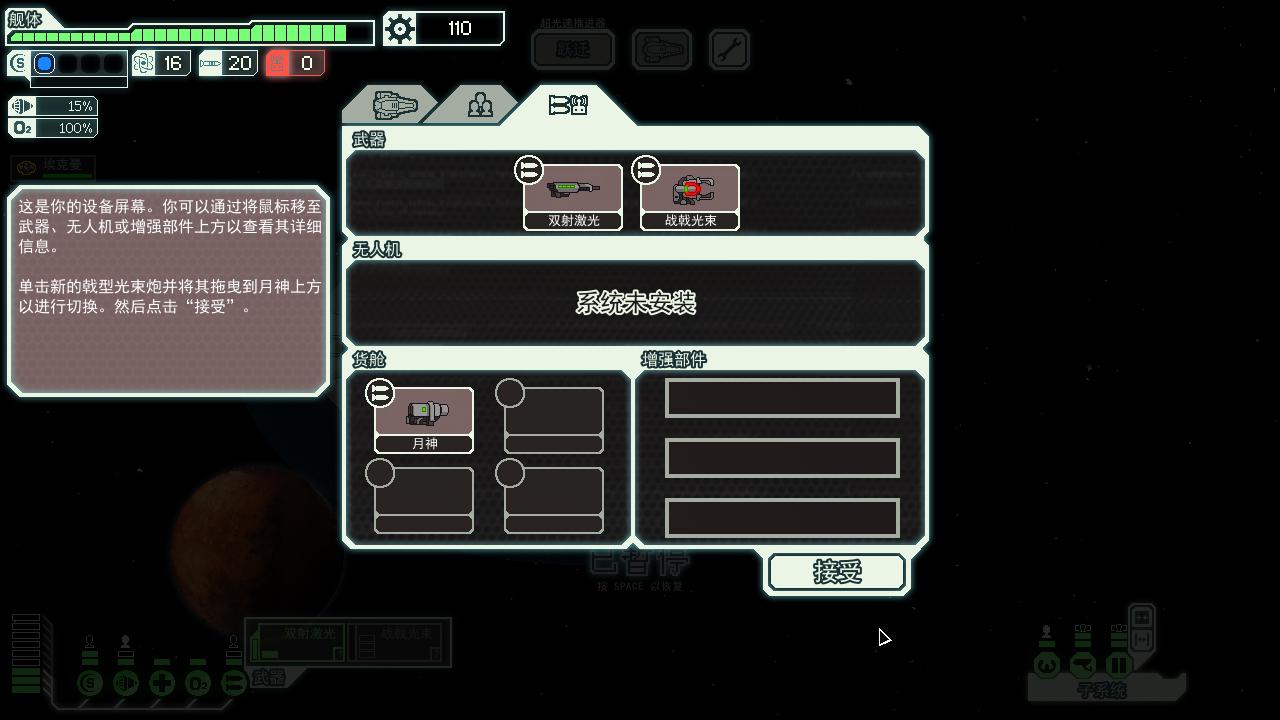Toggle power on the 双射激光 weapon slot
The width and height of the screenshot is (1280, 720).
click(x=297, y=642)
